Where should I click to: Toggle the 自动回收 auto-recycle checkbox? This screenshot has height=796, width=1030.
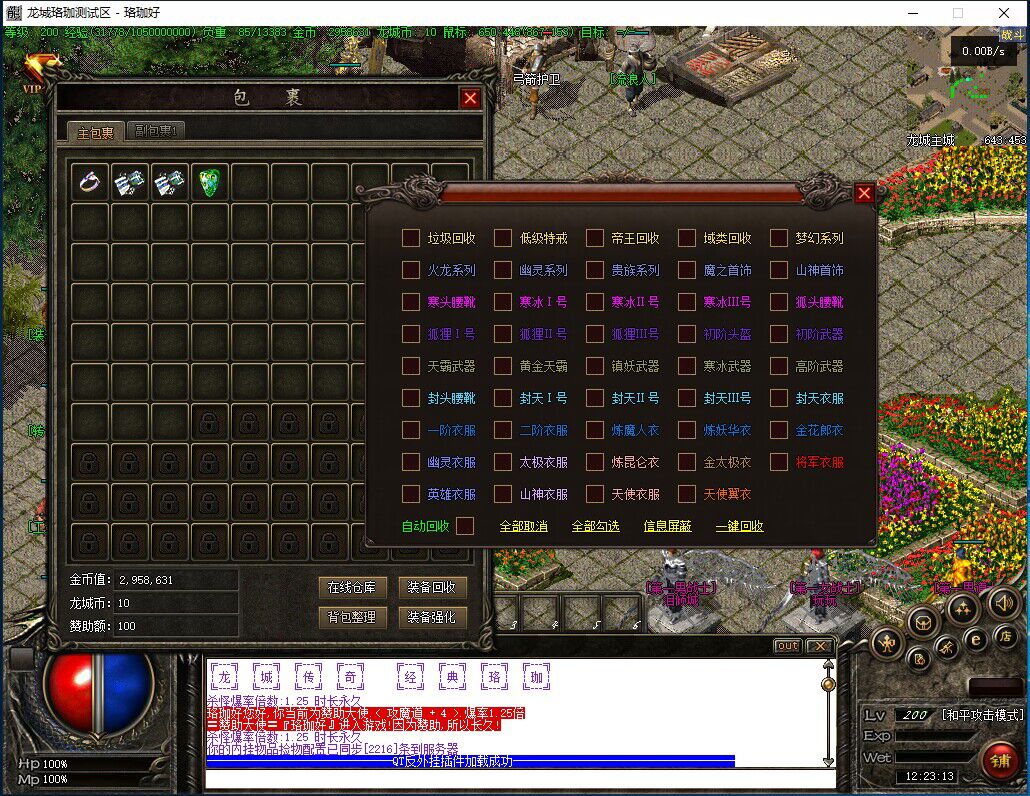click(465, 526)
